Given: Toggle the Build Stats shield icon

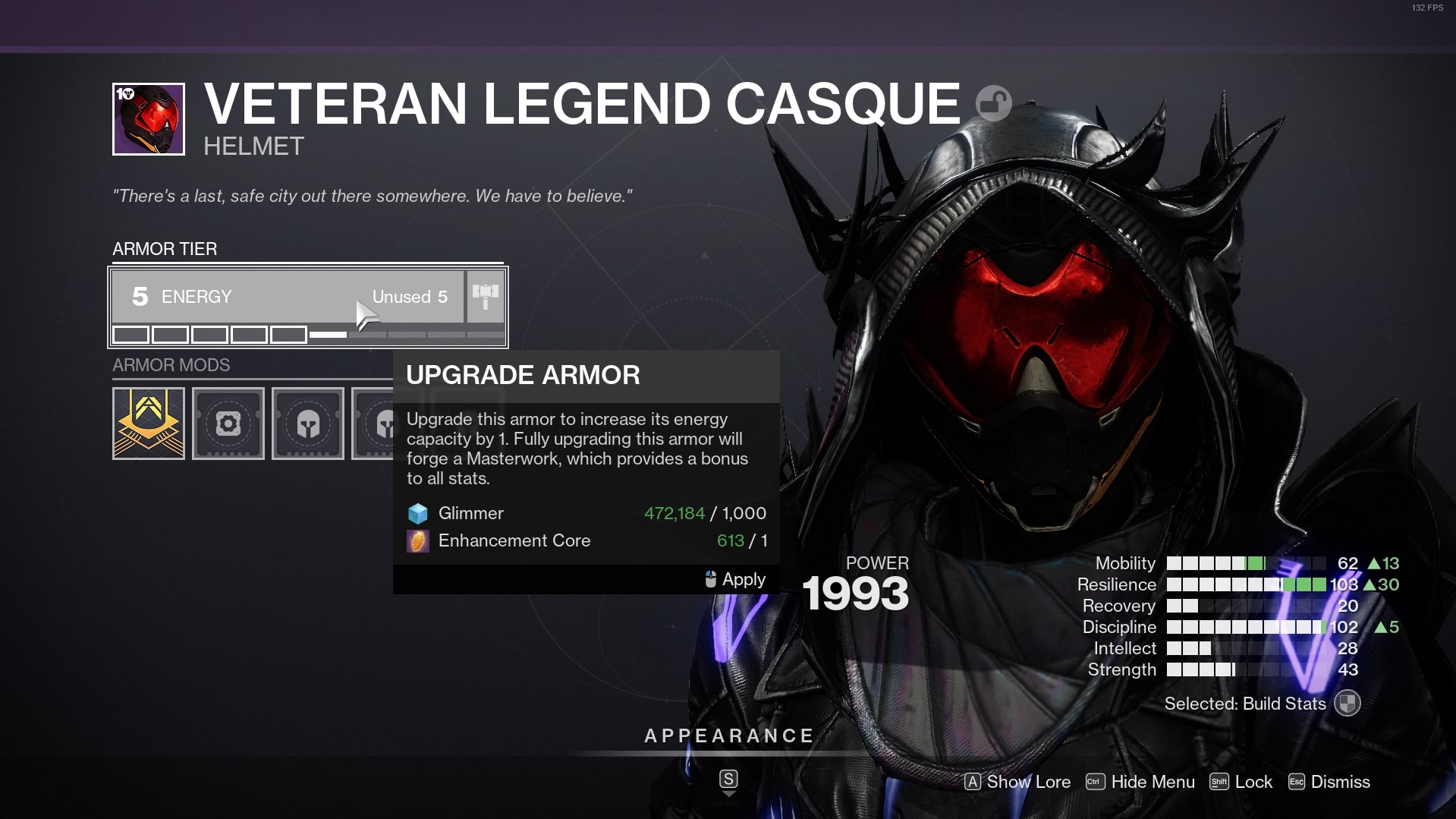Looking at the screenshot, I should [1348, 704].
